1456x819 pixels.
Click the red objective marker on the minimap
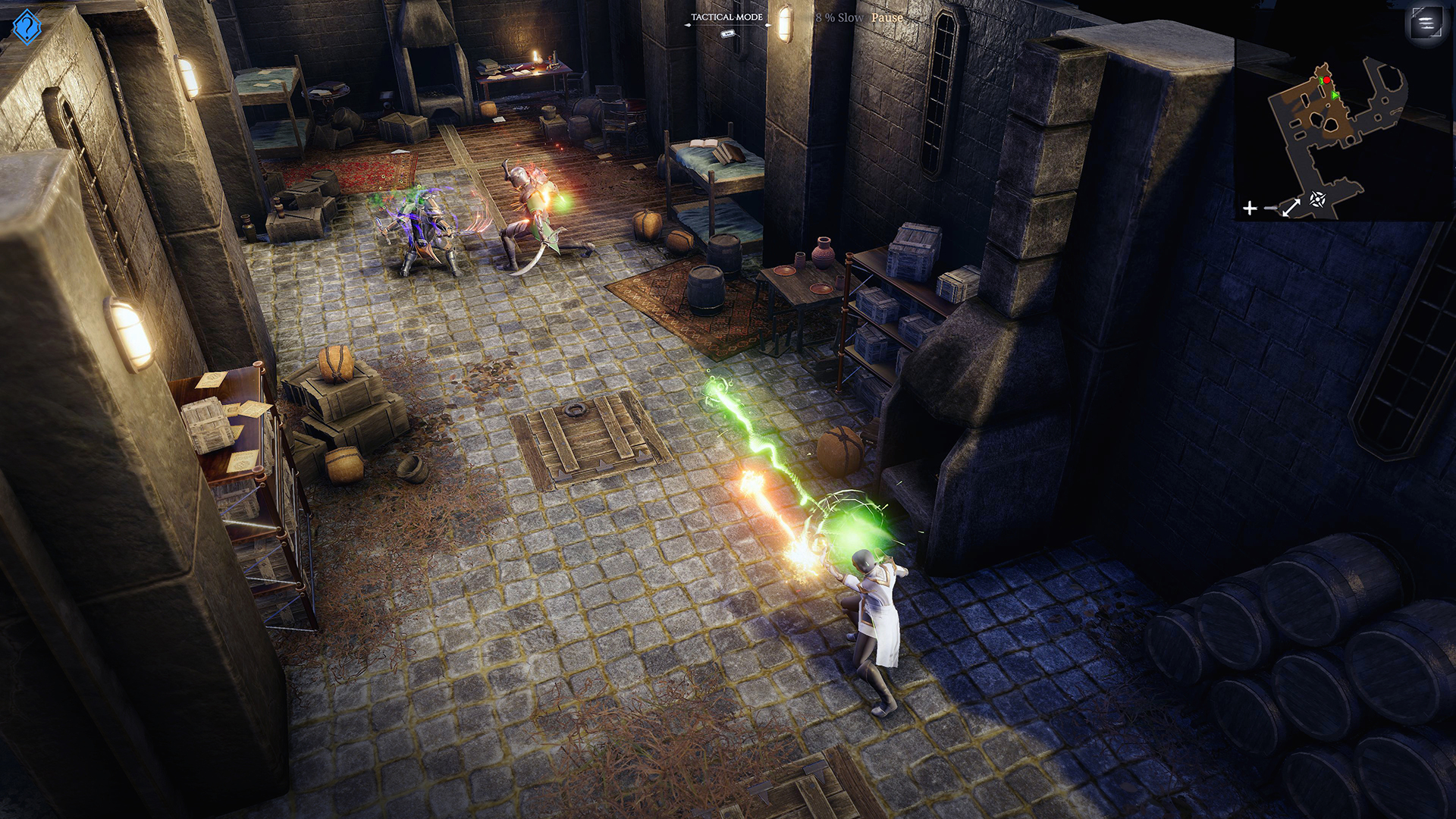click(1326, 80)
